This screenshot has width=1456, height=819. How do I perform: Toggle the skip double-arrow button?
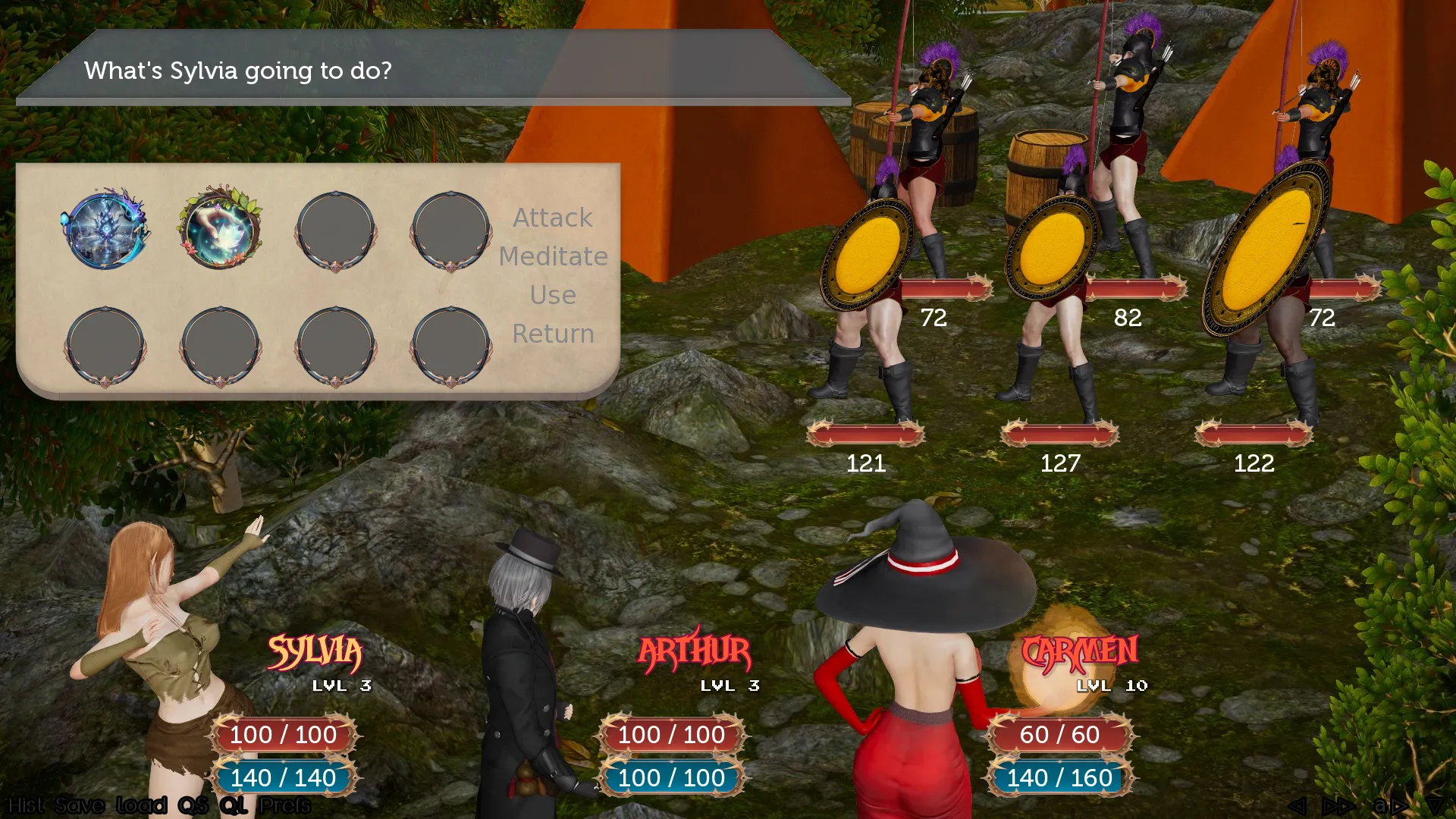pyautogui.click(x=1338, y=805)
